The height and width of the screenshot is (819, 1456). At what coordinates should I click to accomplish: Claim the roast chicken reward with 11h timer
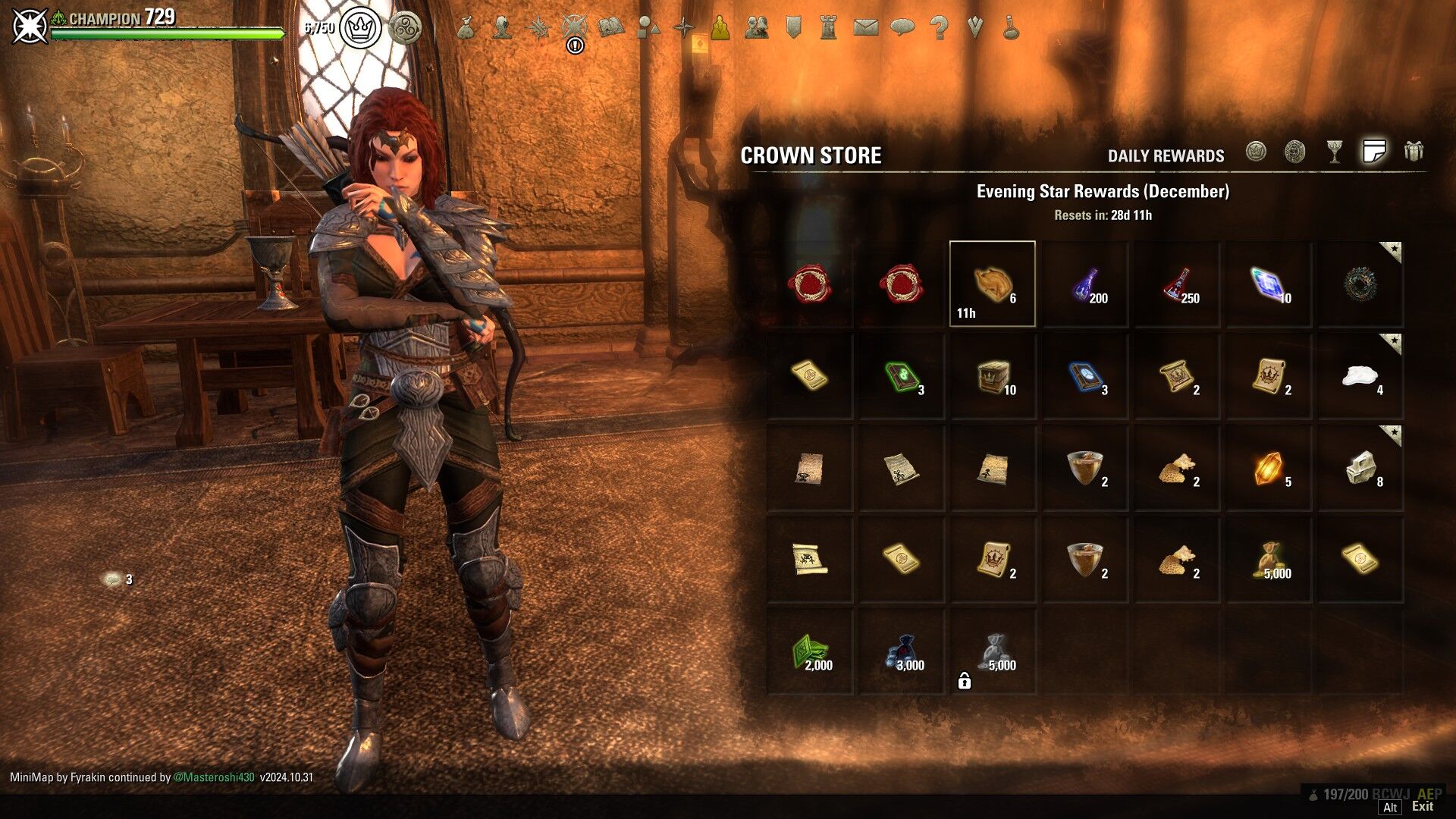992,284
